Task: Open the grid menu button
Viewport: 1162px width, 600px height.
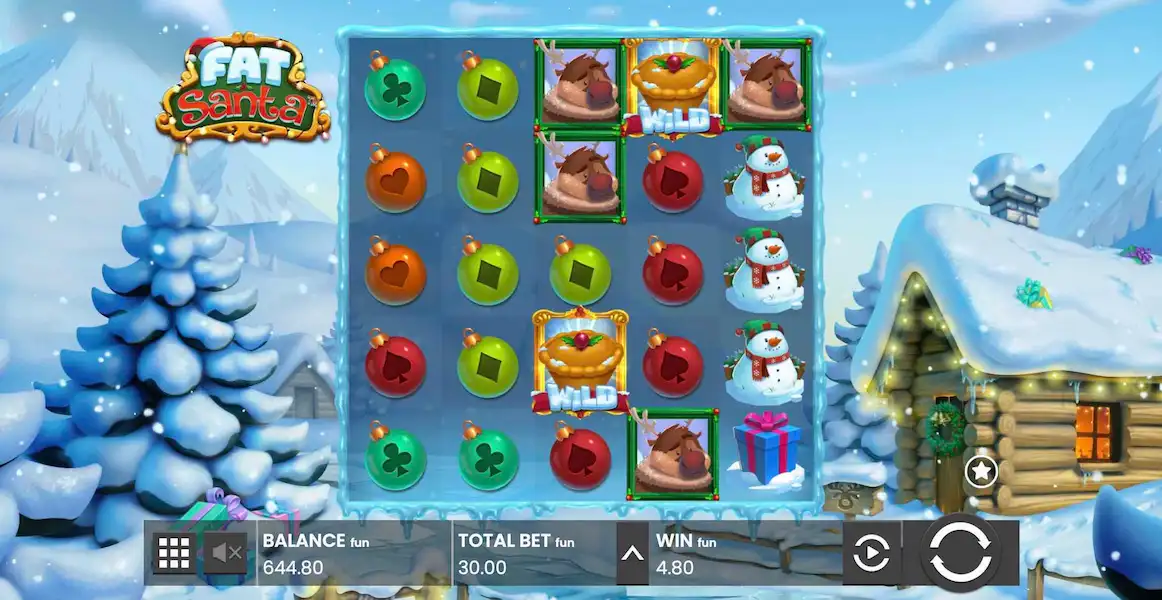Action: (x=174, y=552)
